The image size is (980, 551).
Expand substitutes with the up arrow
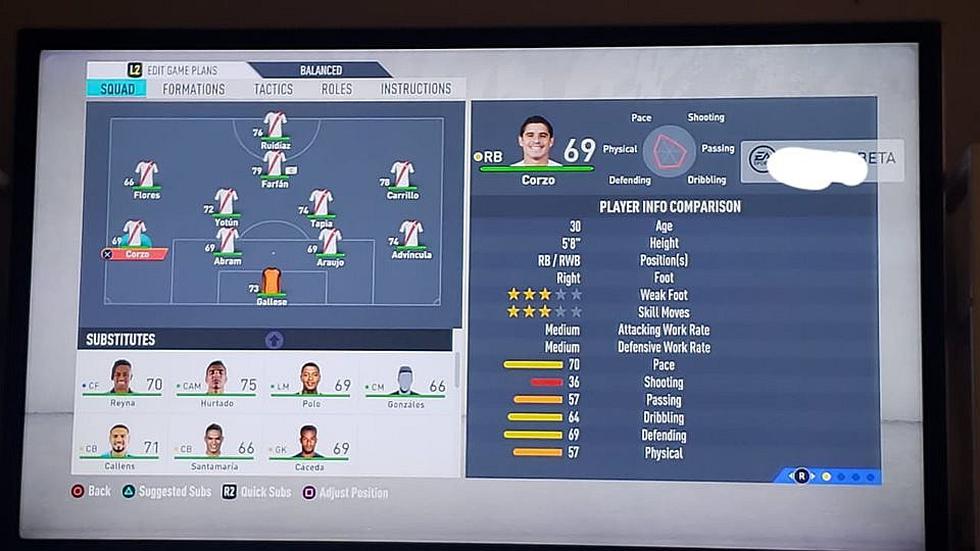274,340
